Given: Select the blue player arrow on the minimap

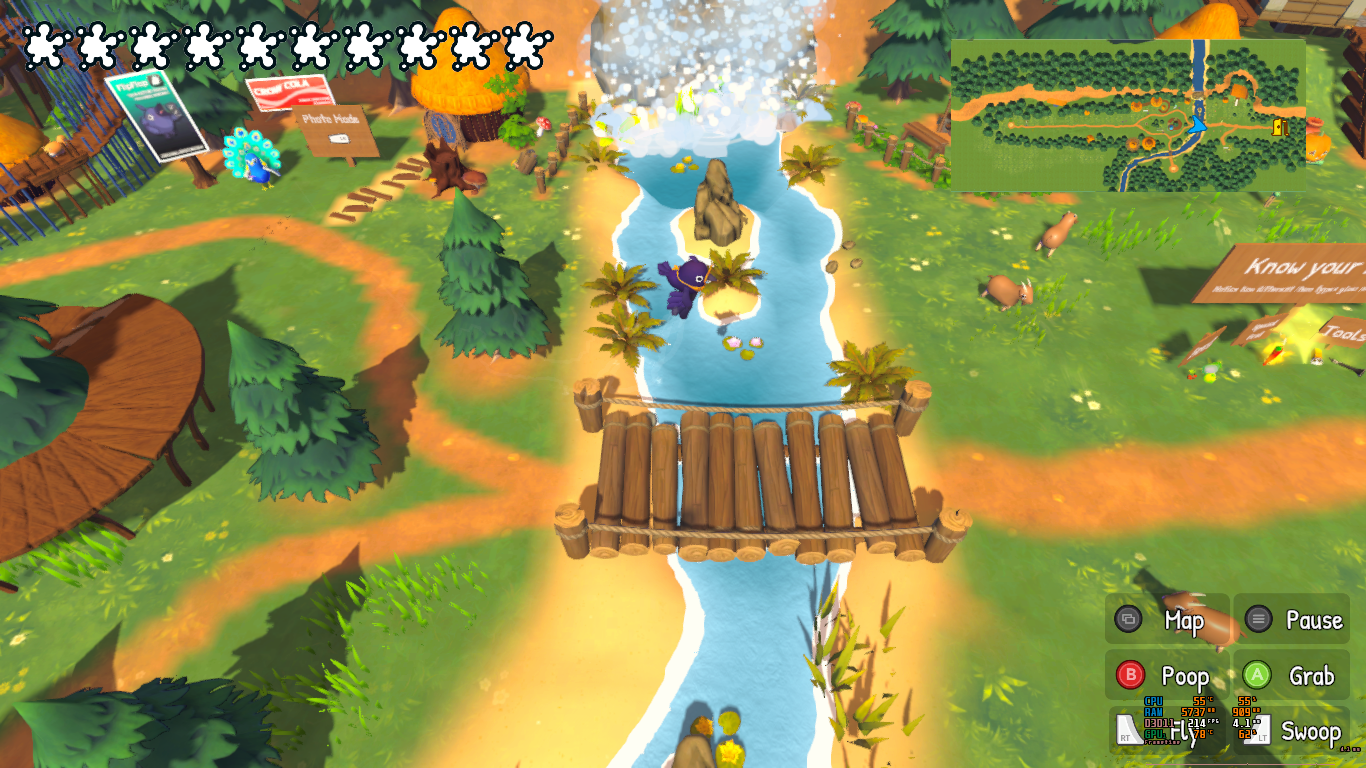Looking at the screenshot, I should click(x=1197, y=124).
